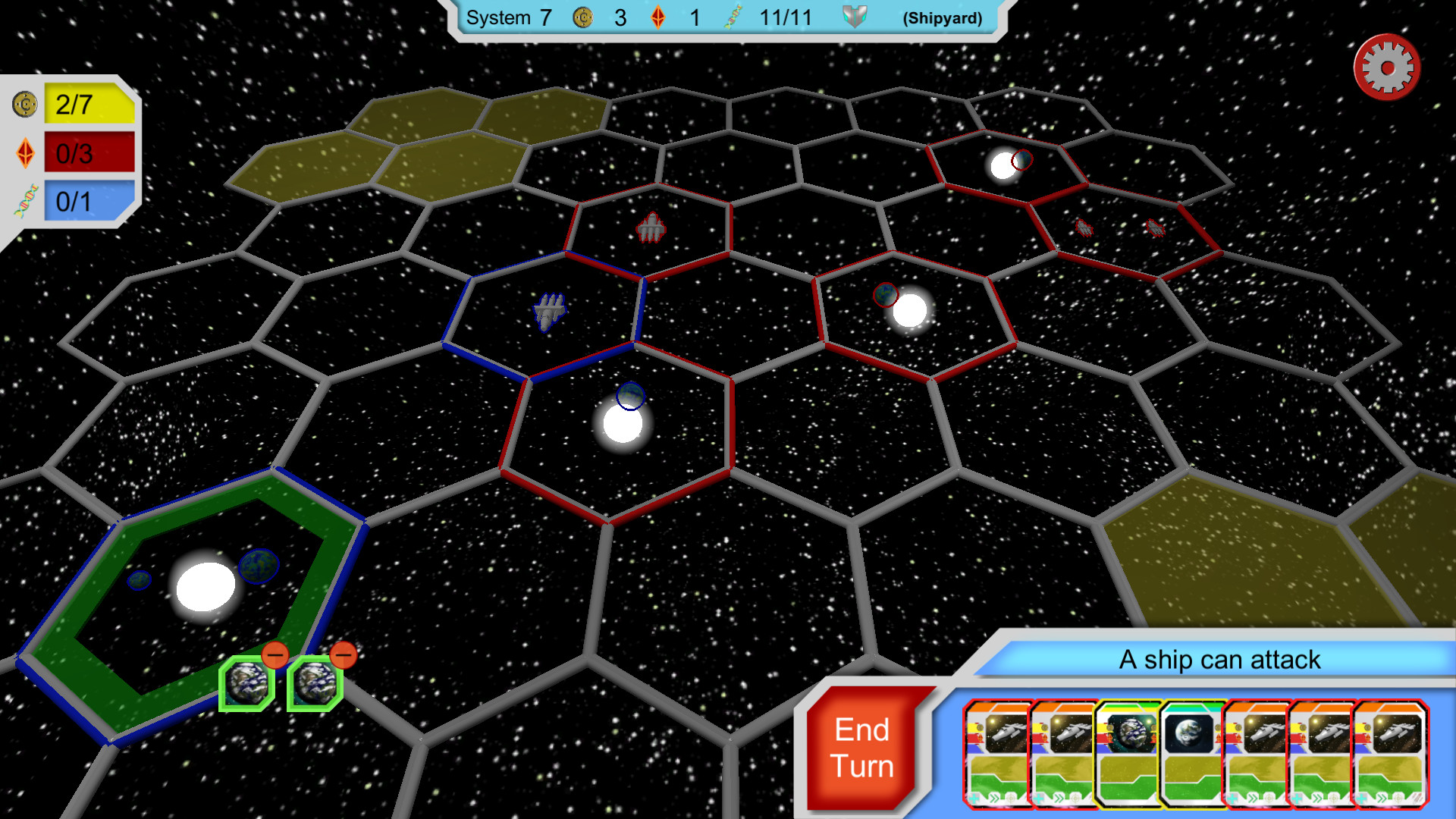Click the 'A ship can attack' notification banner
The image size is (1456, 819).
pyautogui.click(x=1219, y=660)
